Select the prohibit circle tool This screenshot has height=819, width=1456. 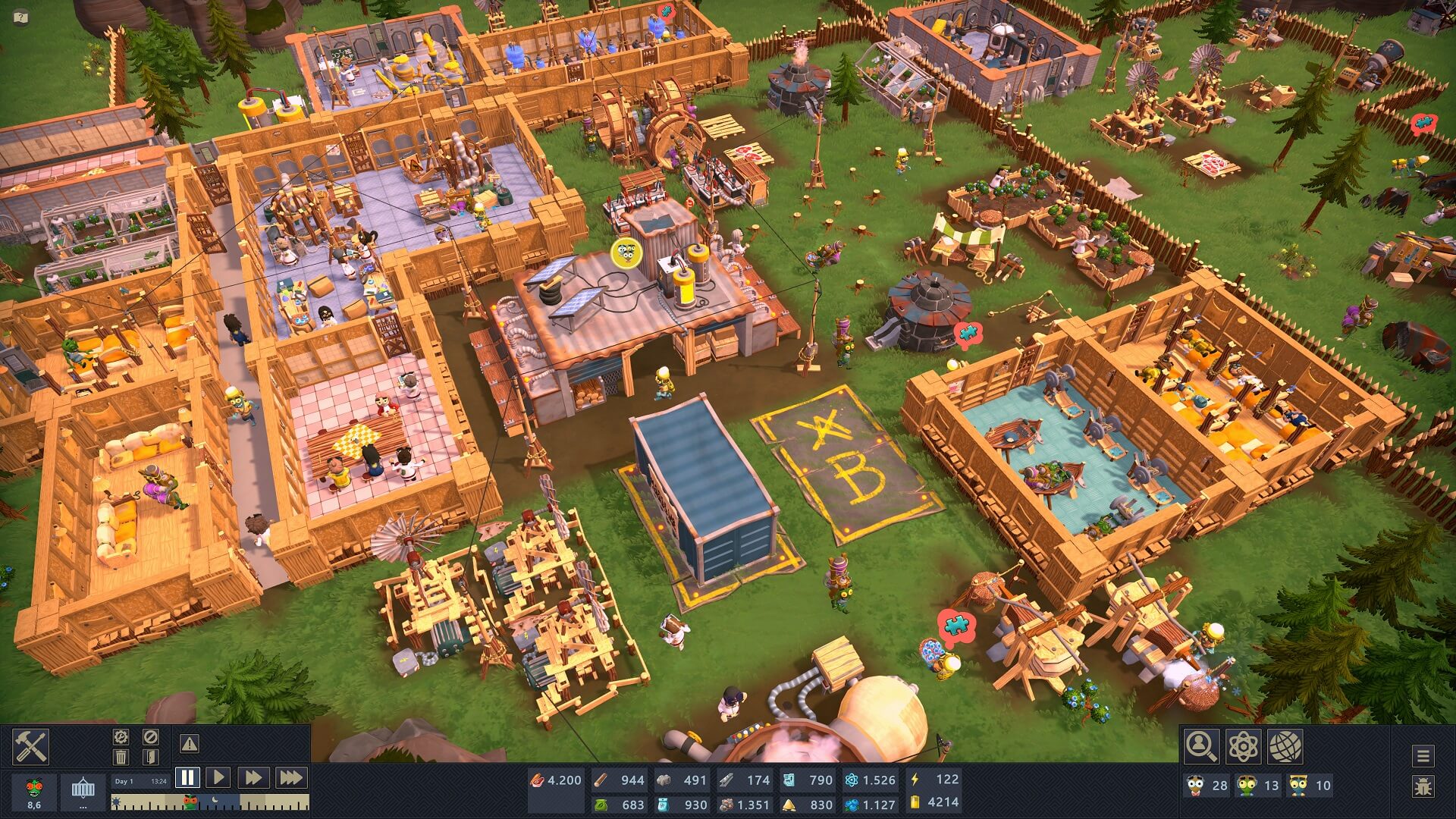(150, 736)
